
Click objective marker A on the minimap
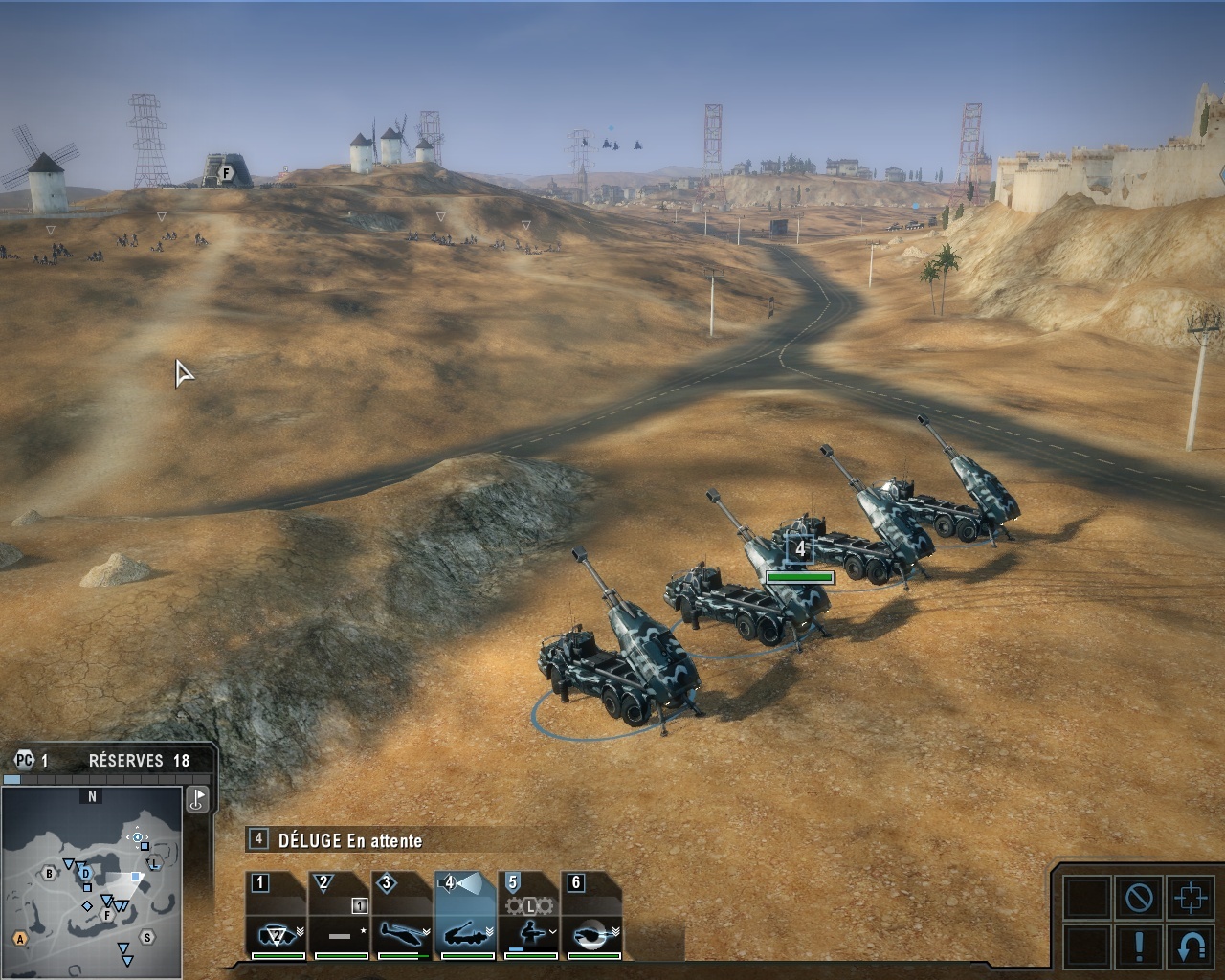19,939
